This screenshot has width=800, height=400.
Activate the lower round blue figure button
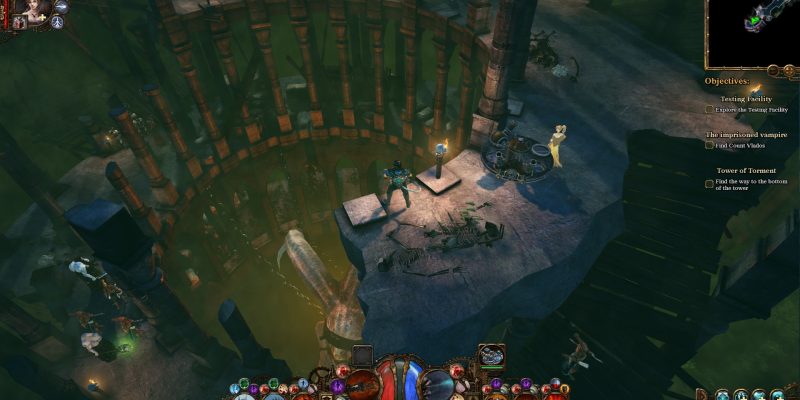point(58,22)
